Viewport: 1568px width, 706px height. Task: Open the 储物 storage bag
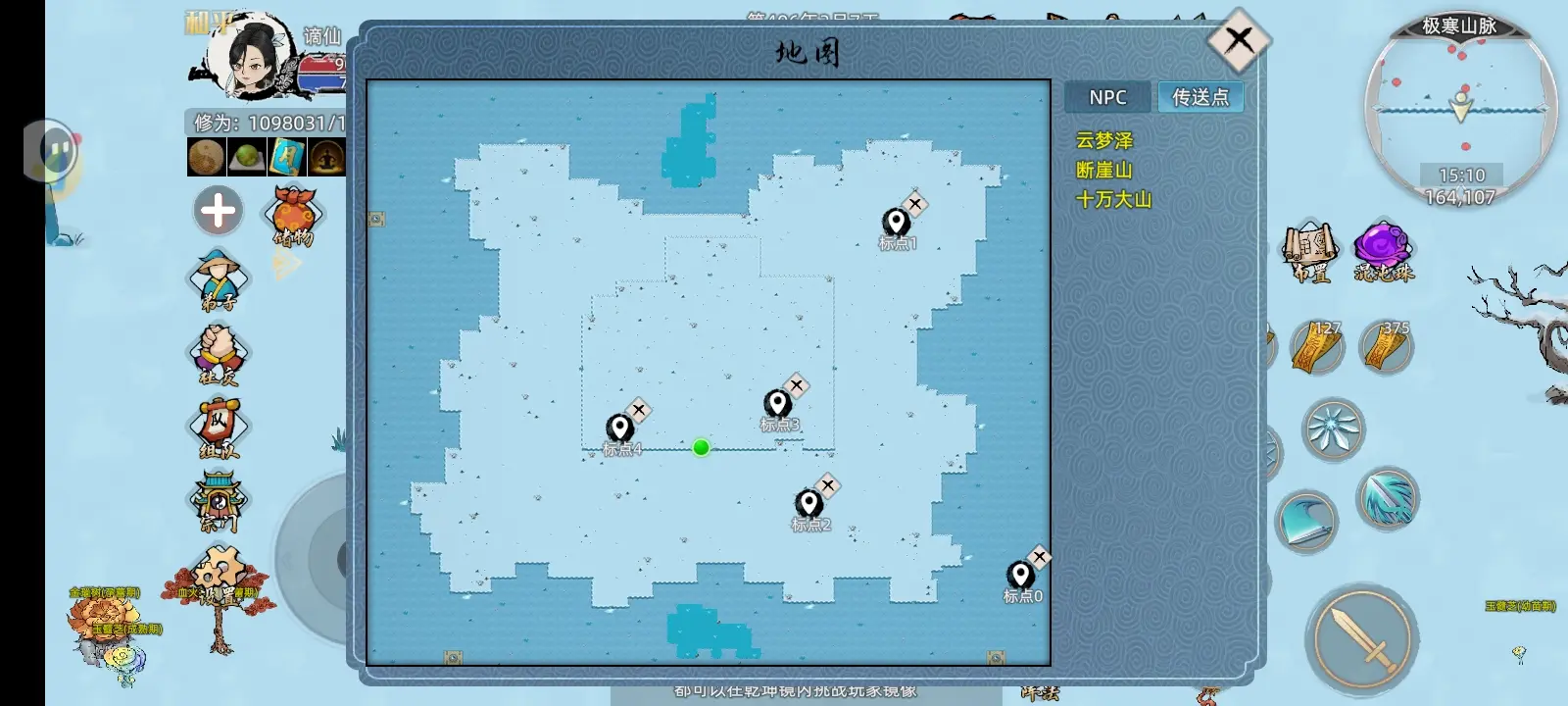[293, 216]
